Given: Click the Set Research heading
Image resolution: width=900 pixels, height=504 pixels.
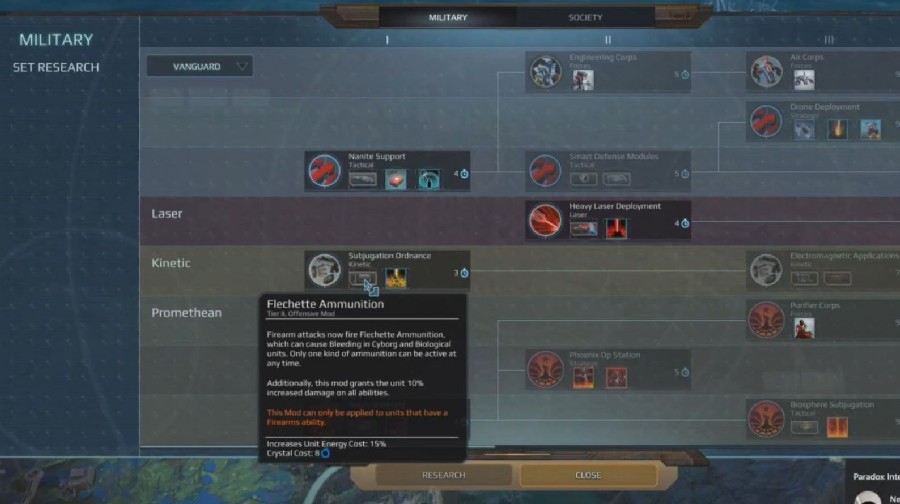Looking at the screenshot, I should pos(56,67).
